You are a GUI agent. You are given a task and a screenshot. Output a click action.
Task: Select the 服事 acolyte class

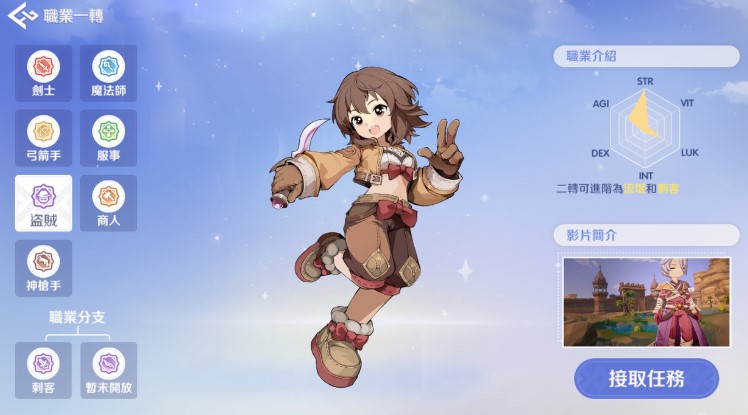108,138
